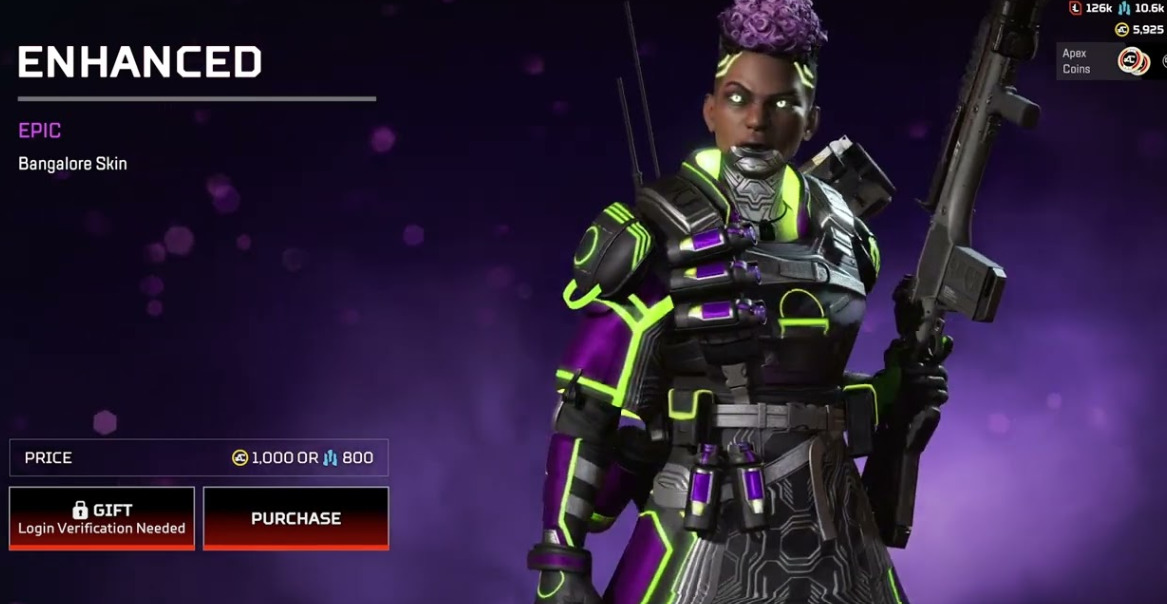1167x604 pixels.
Task: Purchase the Enhanced Bangalore skin
Action: pyautogui.click(x=296, y=518)
